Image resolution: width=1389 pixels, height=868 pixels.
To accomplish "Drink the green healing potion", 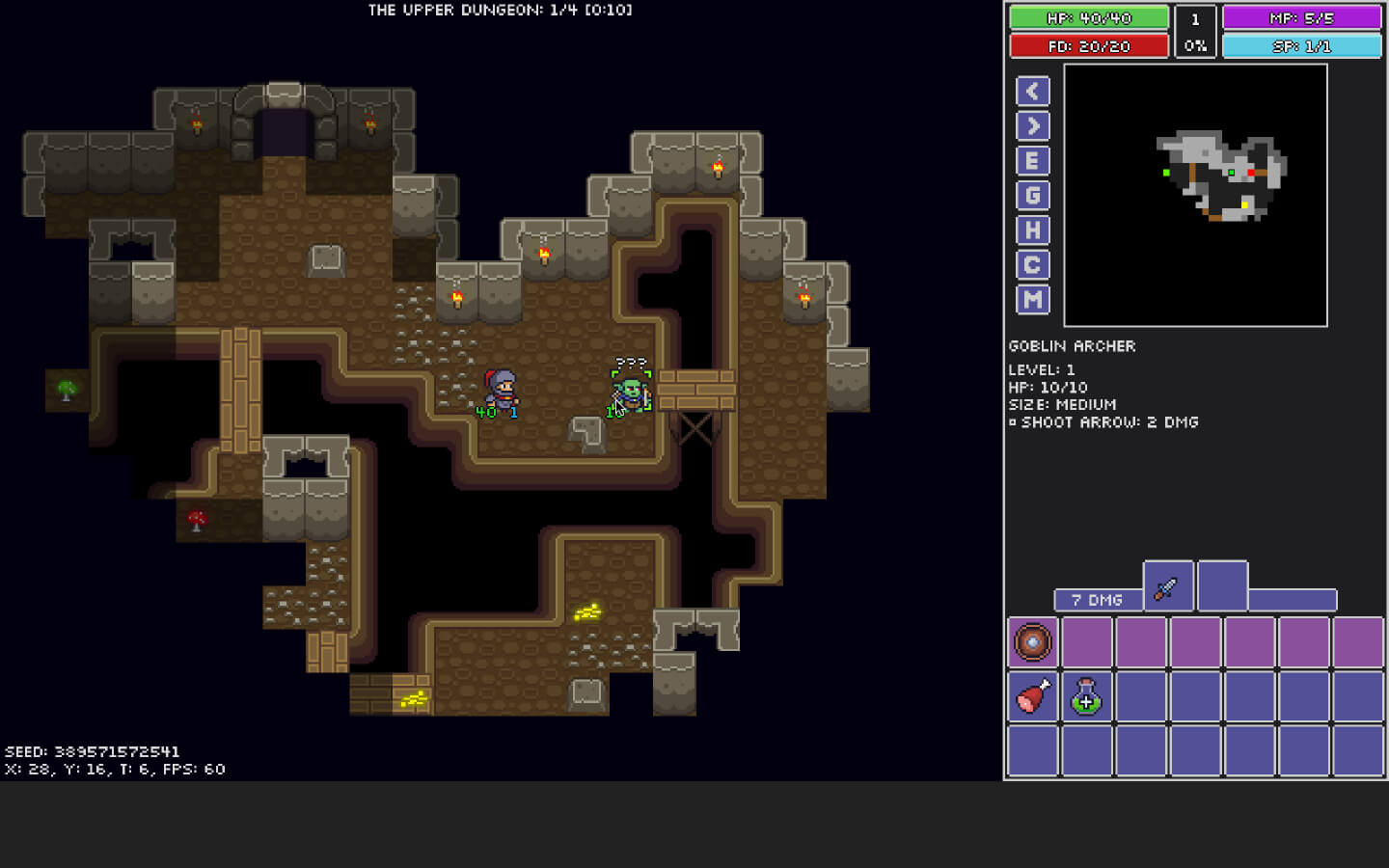I will coord(1086,696).
